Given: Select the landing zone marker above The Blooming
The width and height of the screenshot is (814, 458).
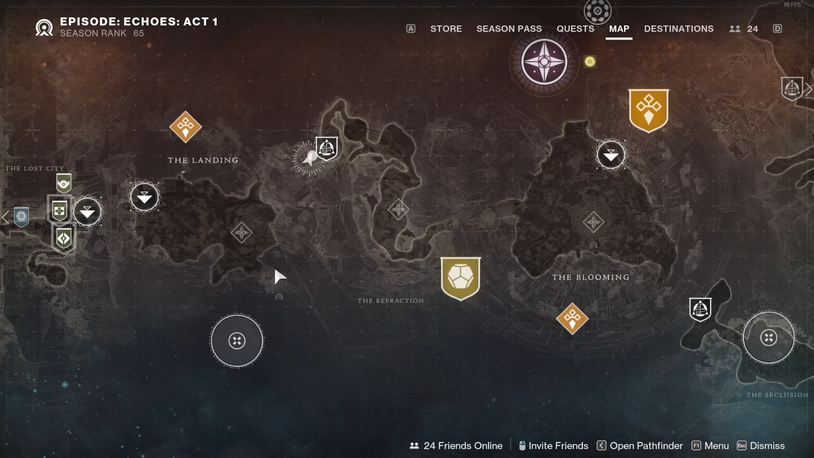Looking at the screenshot, I should 611,154.
